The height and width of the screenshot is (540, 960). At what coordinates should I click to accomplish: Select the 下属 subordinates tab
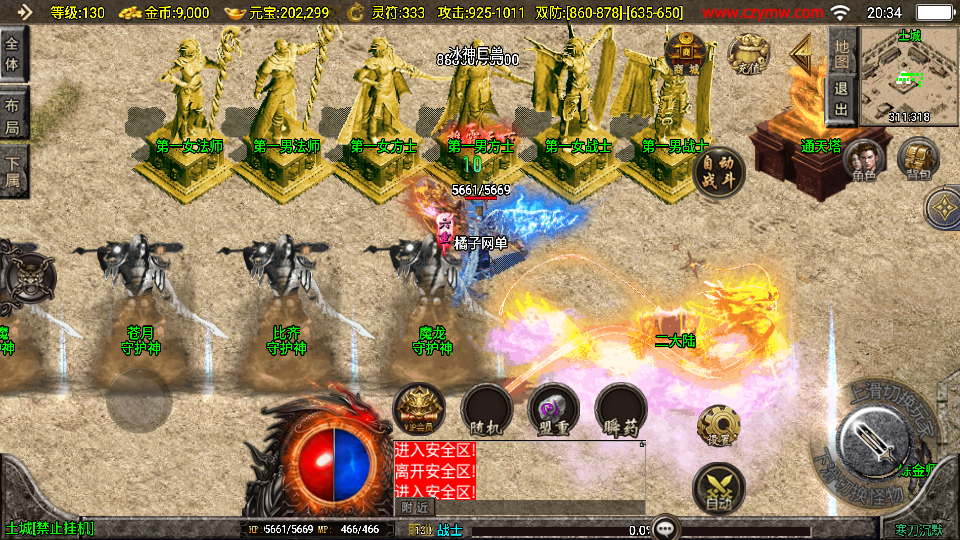point(13,170)
